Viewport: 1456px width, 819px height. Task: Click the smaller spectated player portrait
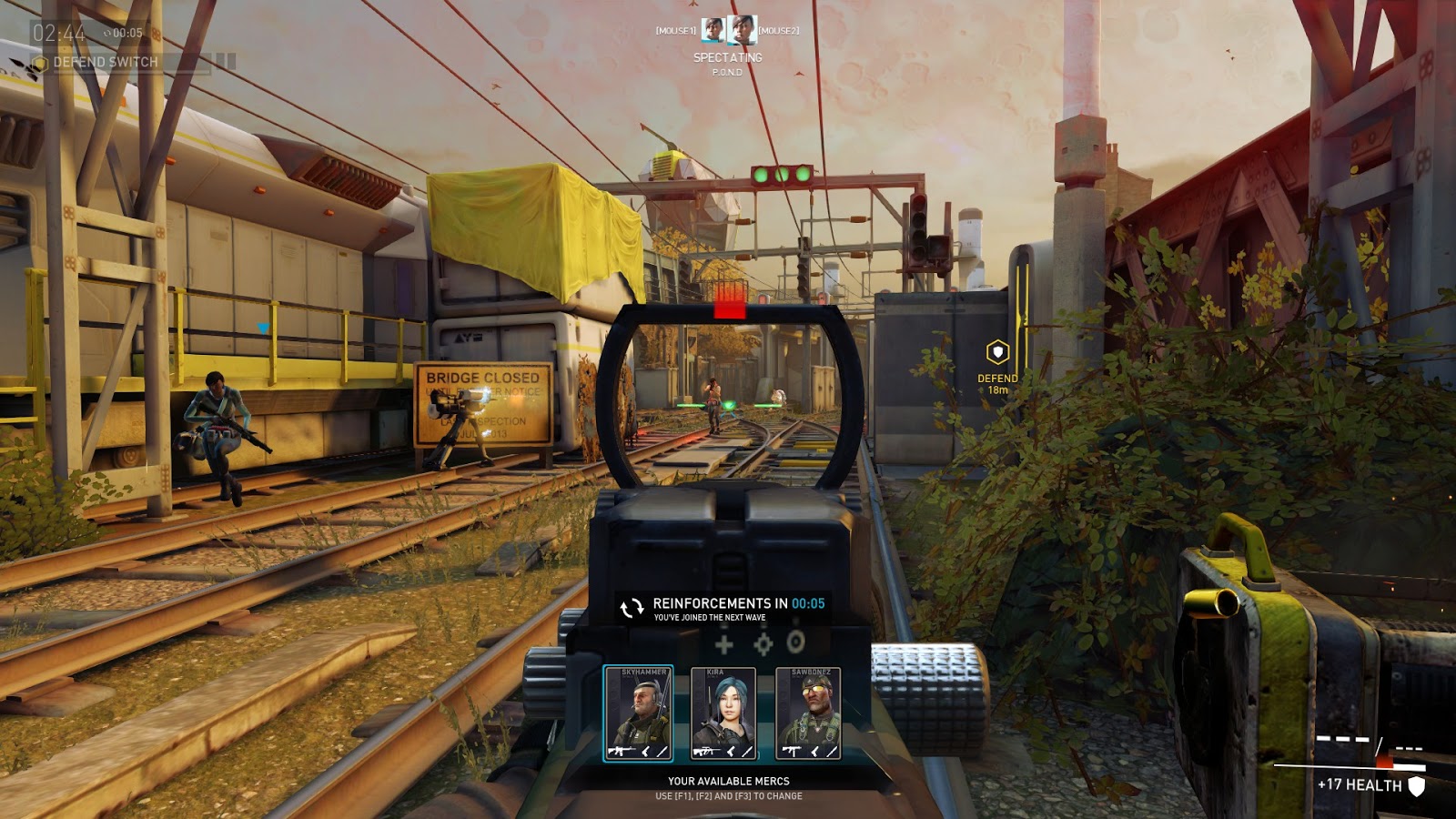click(713, 31)
